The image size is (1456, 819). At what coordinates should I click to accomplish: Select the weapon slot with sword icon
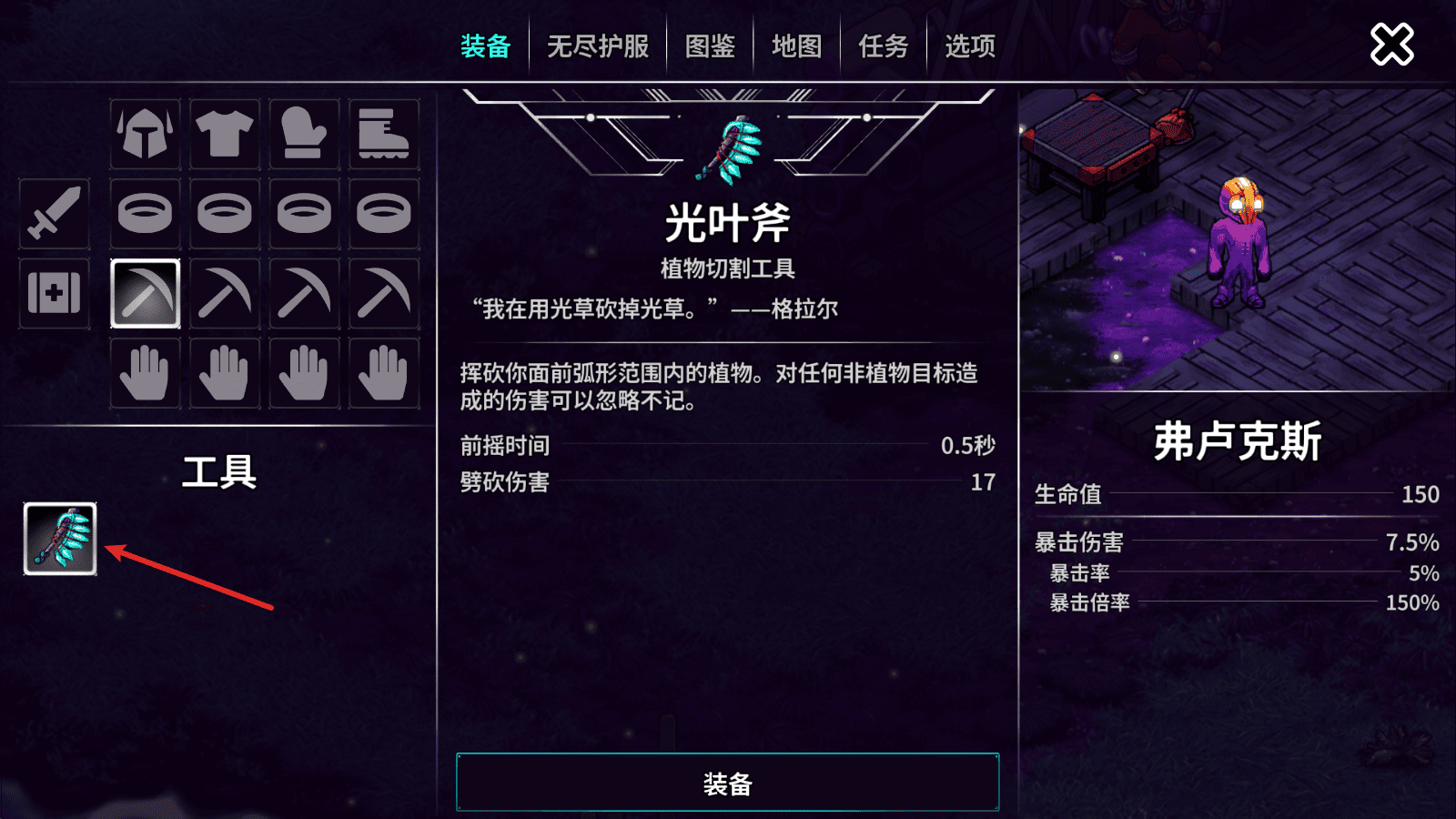(x=53, y=216)
